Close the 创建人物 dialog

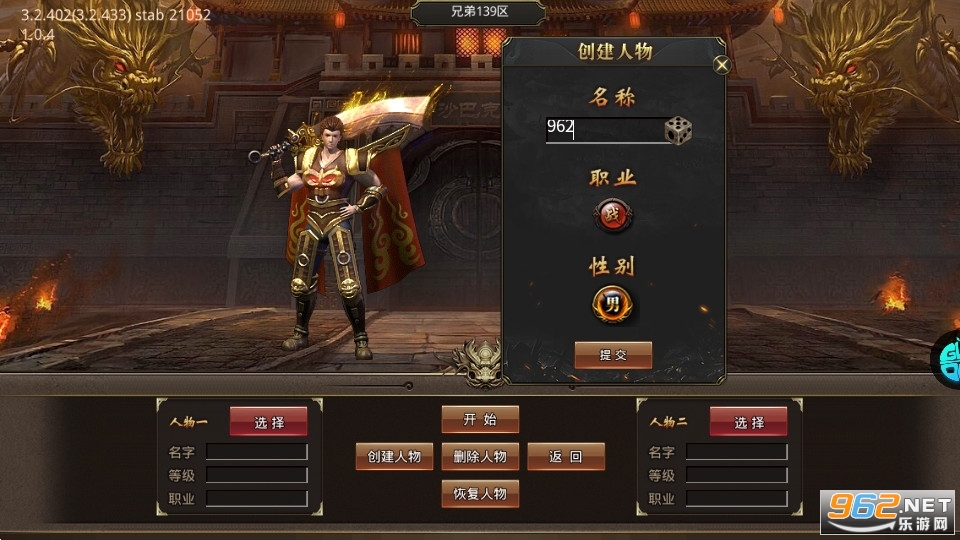click(722, 65)
